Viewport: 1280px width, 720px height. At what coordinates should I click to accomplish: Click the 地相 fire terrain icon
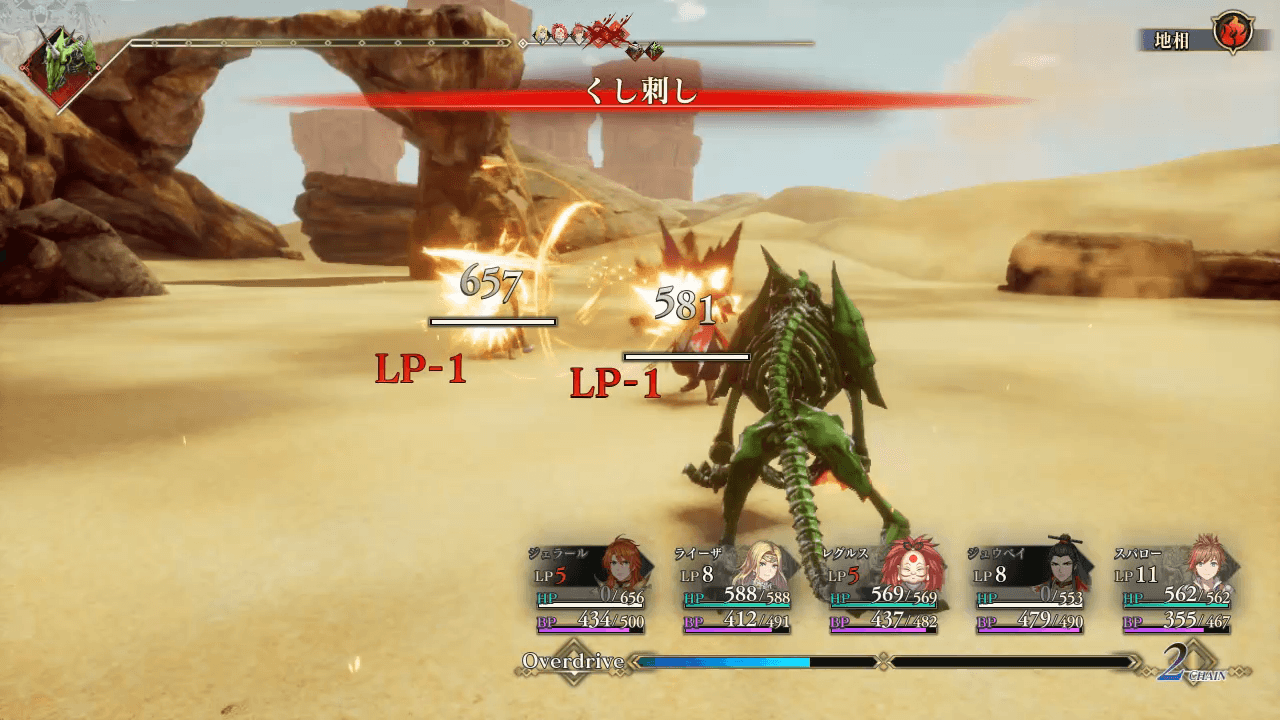[x=1232, y=33]
